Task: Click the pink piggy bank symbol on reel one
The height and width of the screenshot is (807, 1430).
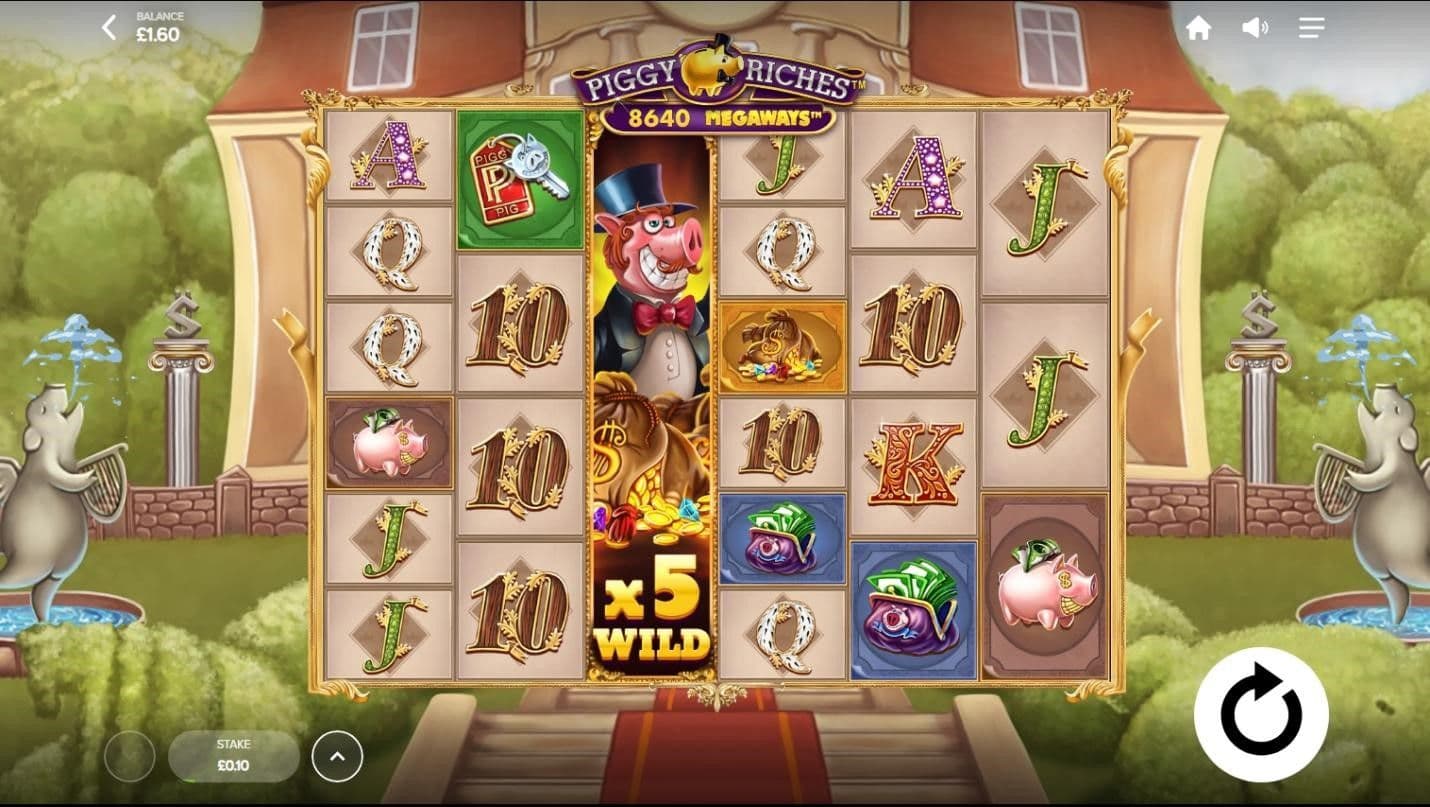Action: pyautogui.click(x=389, y=444)
